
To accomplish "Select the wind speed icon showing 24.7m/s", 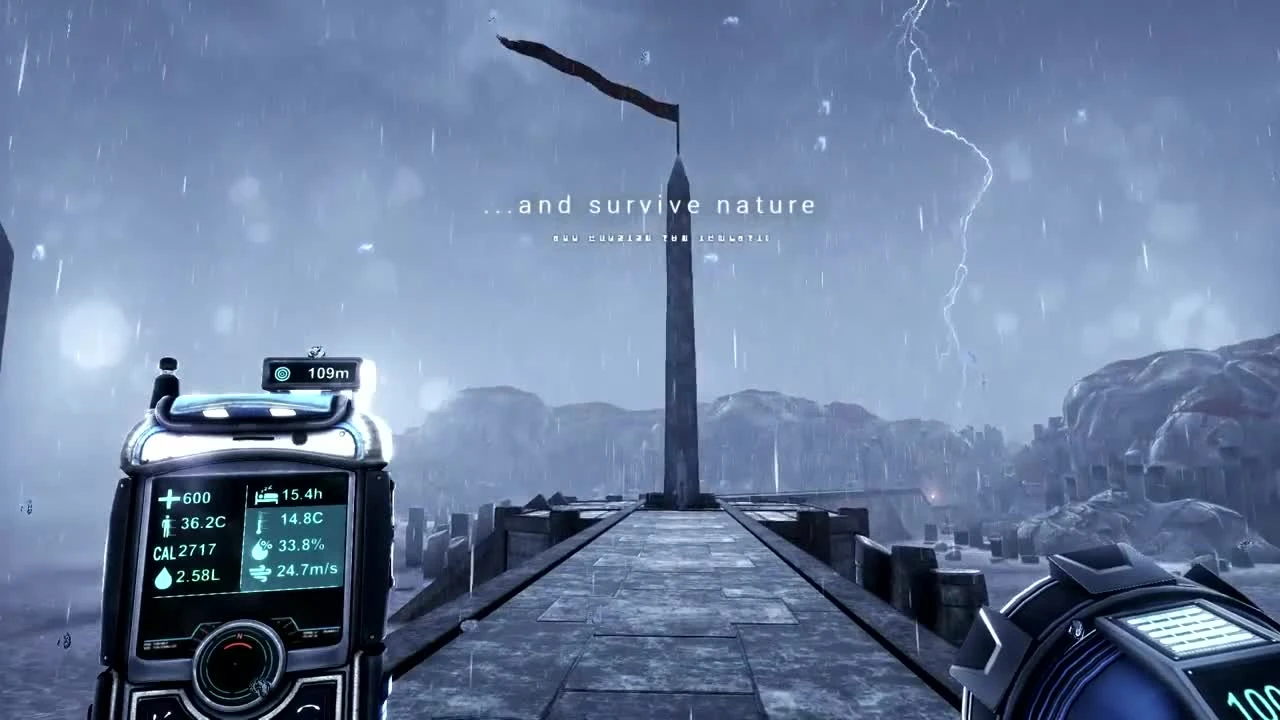I will [261, 571].
